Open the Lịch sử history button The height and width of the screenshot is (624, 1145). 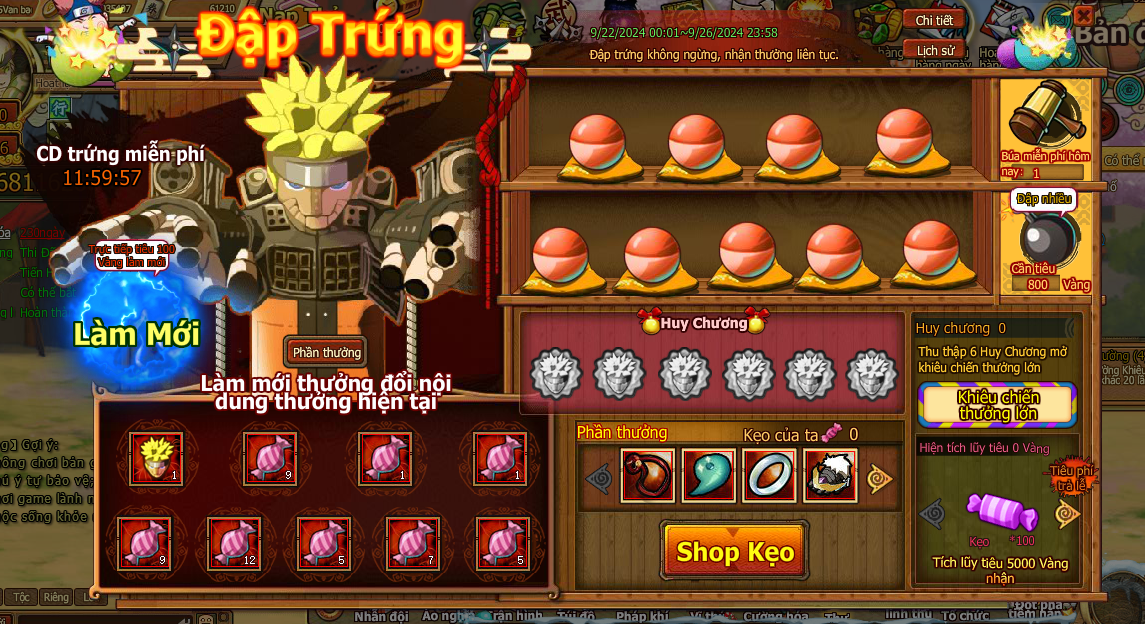[934, 50]
